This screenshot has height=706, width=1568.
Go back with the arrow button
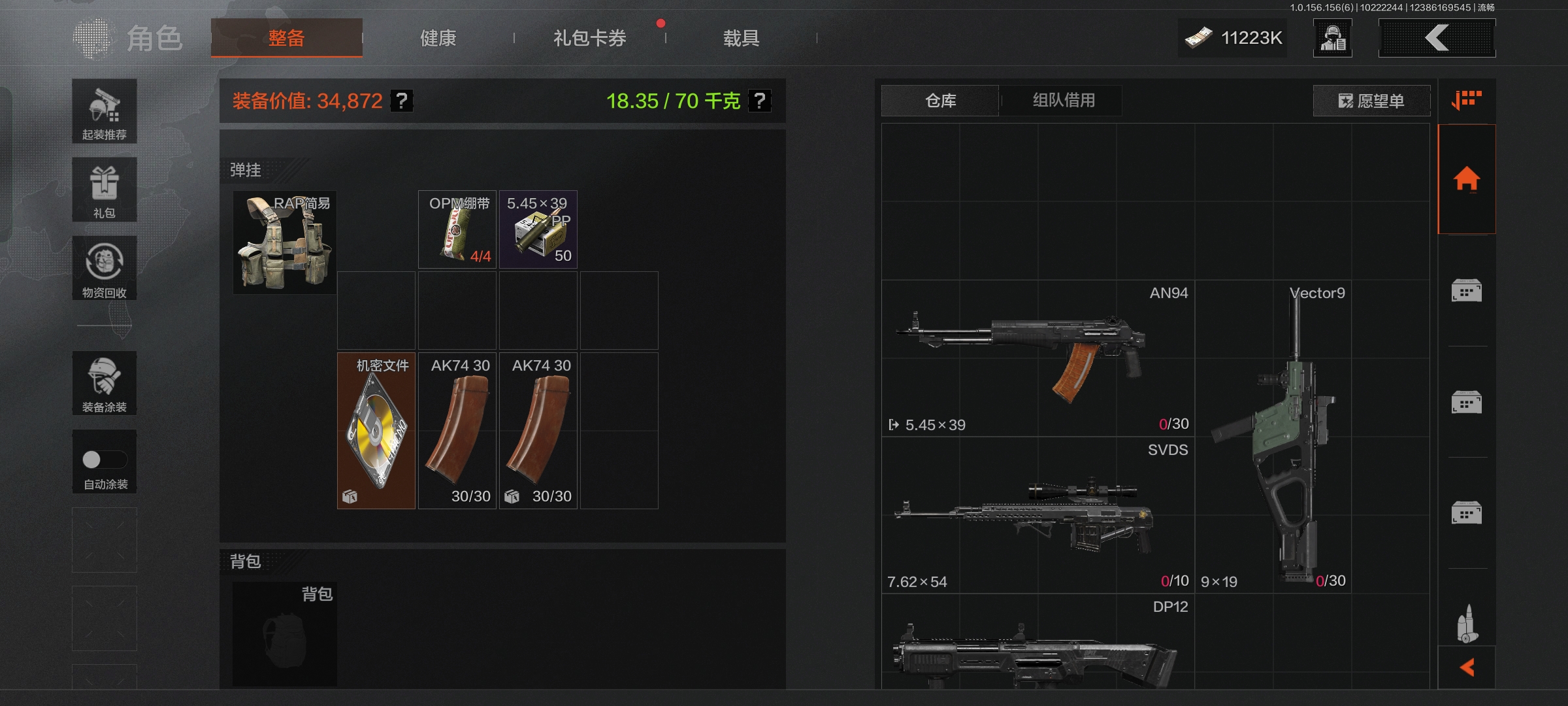click(x=1437, y=38)
